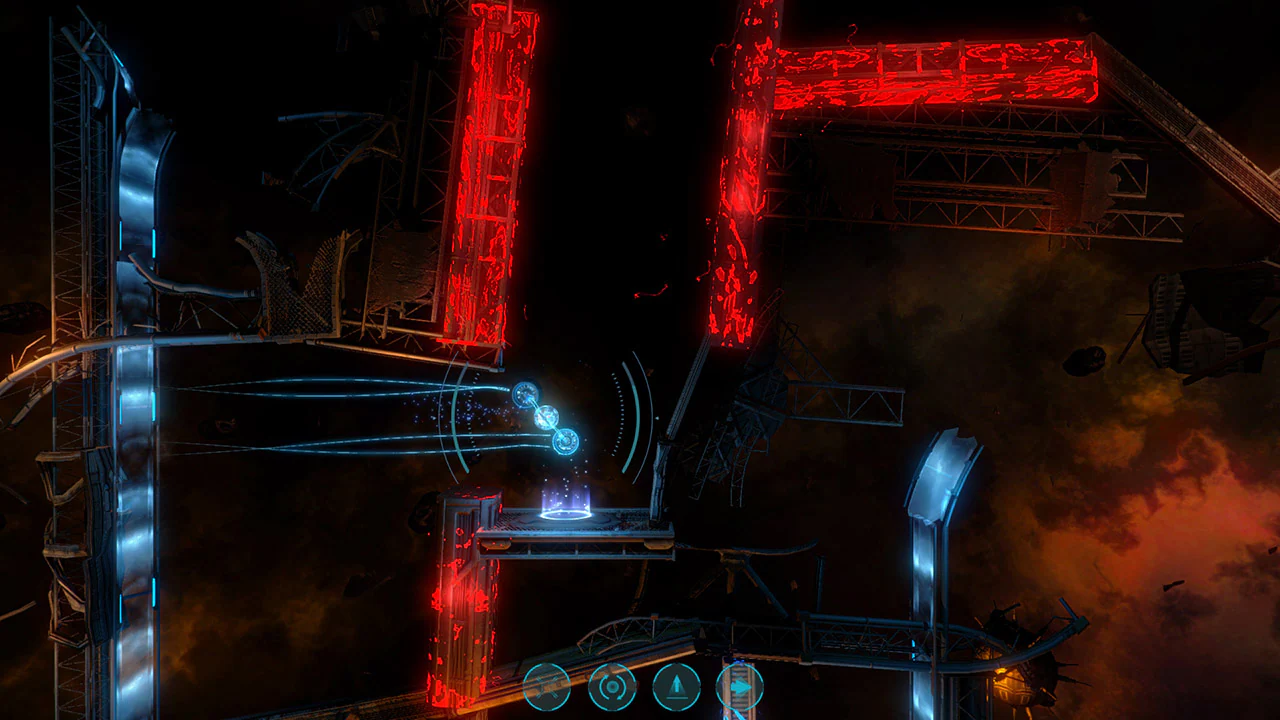Select the crossed-wrench ability icon

pyautogui.click(x=547, y=687)
